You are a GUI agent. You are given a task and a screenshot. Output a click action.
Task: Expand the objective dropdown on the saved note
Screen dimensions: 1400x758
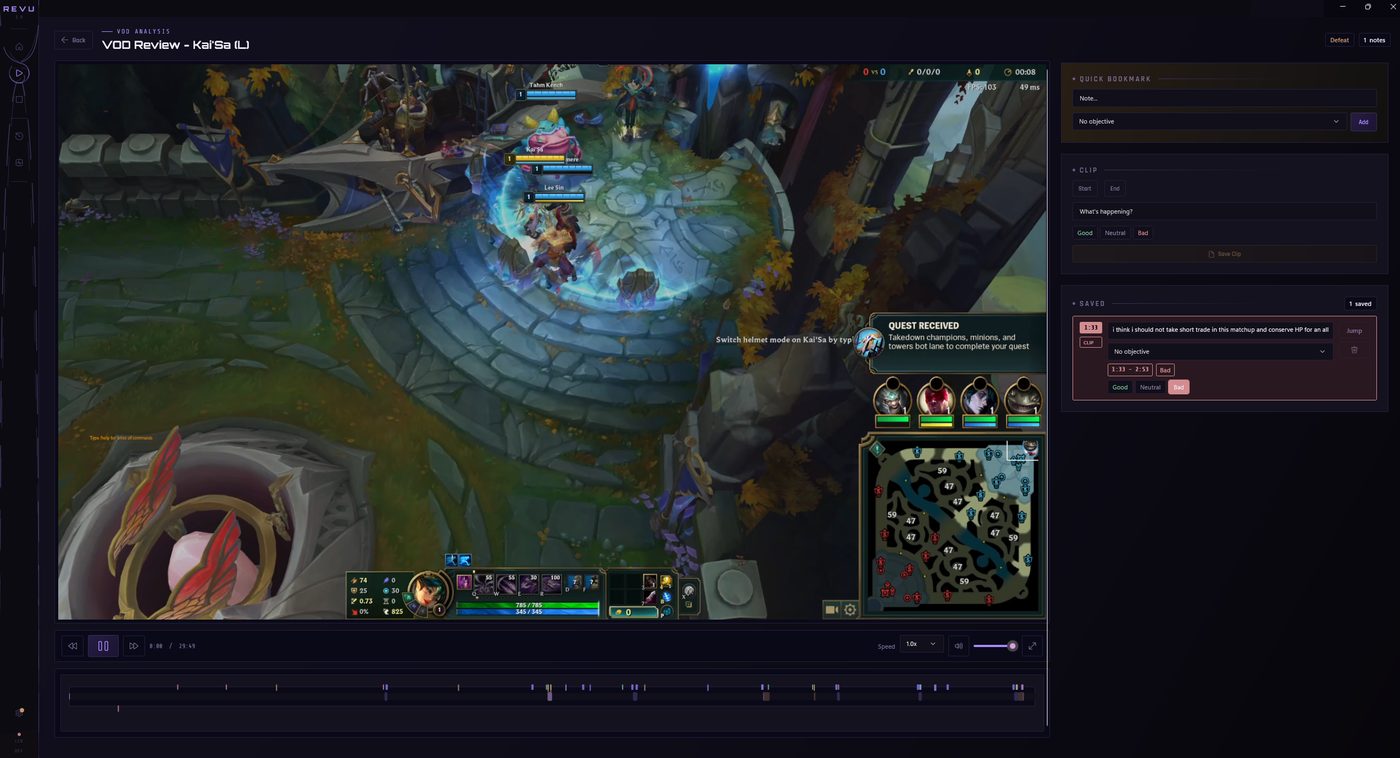[x=1219, y=351]
